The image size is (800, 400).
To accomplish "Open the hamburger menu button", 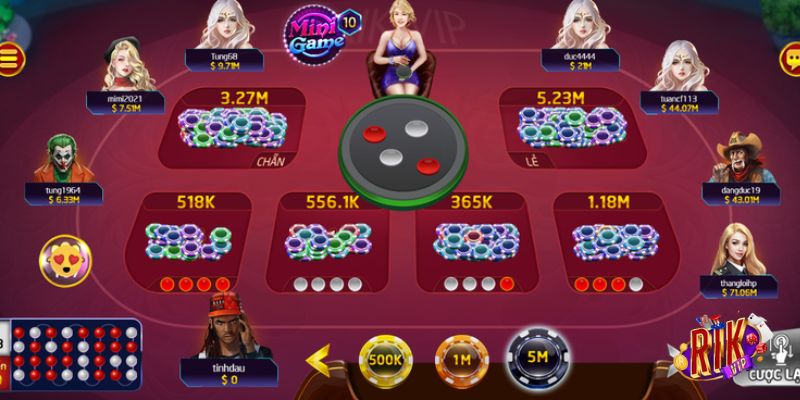I will 11,57.
